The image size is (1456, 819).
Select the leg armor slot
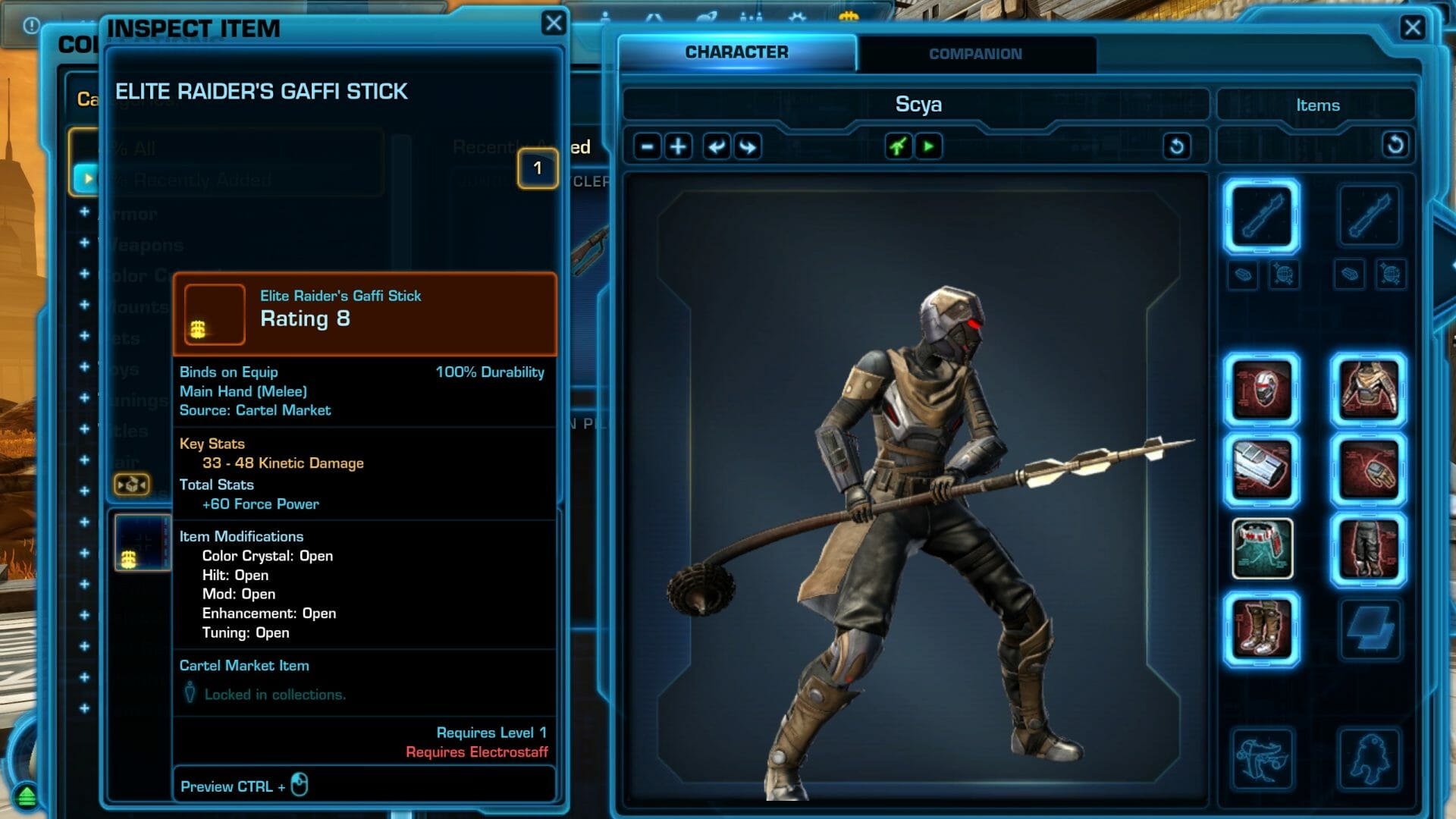pos(1368,549)
